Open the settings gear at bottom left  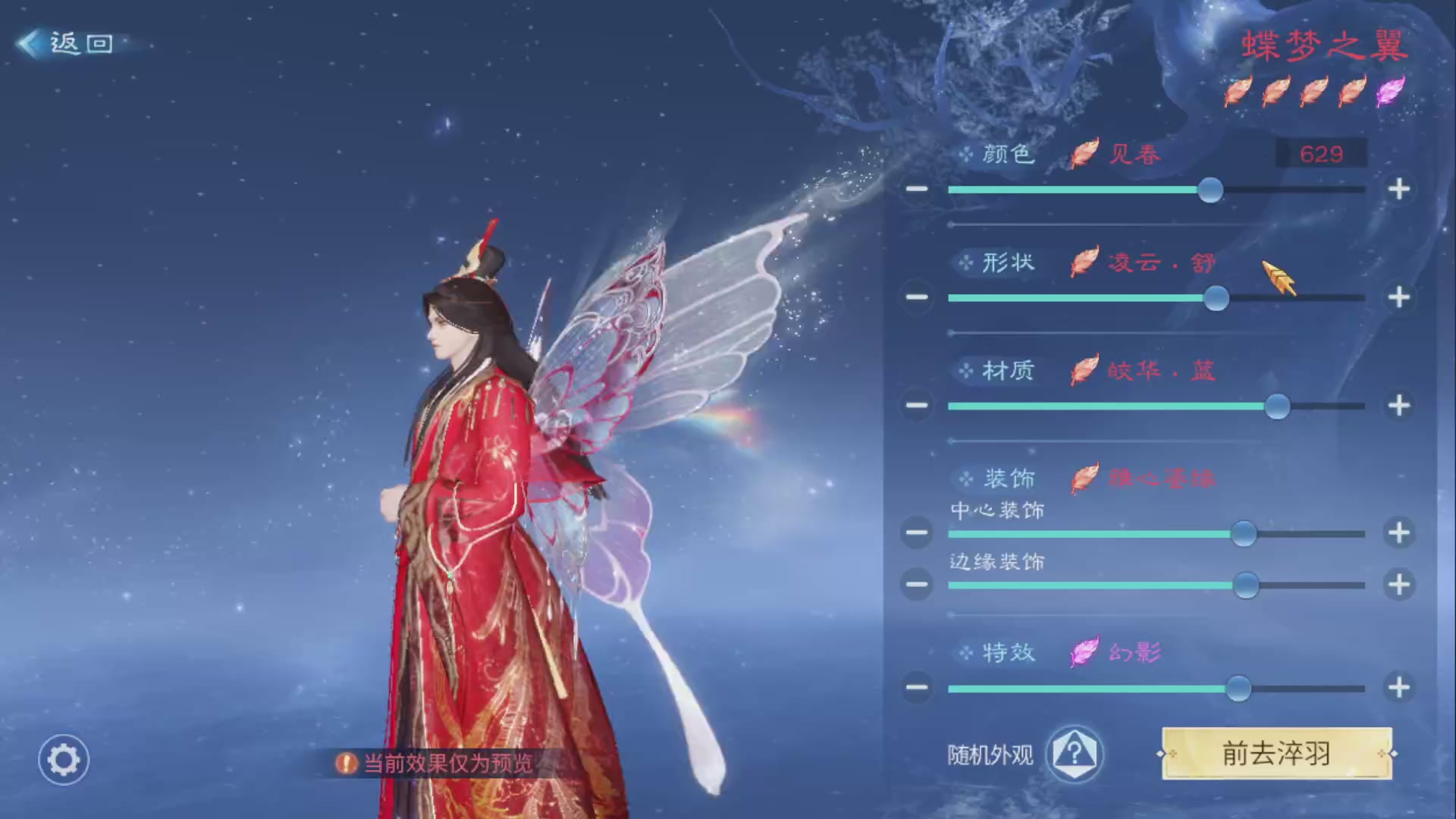63,759
